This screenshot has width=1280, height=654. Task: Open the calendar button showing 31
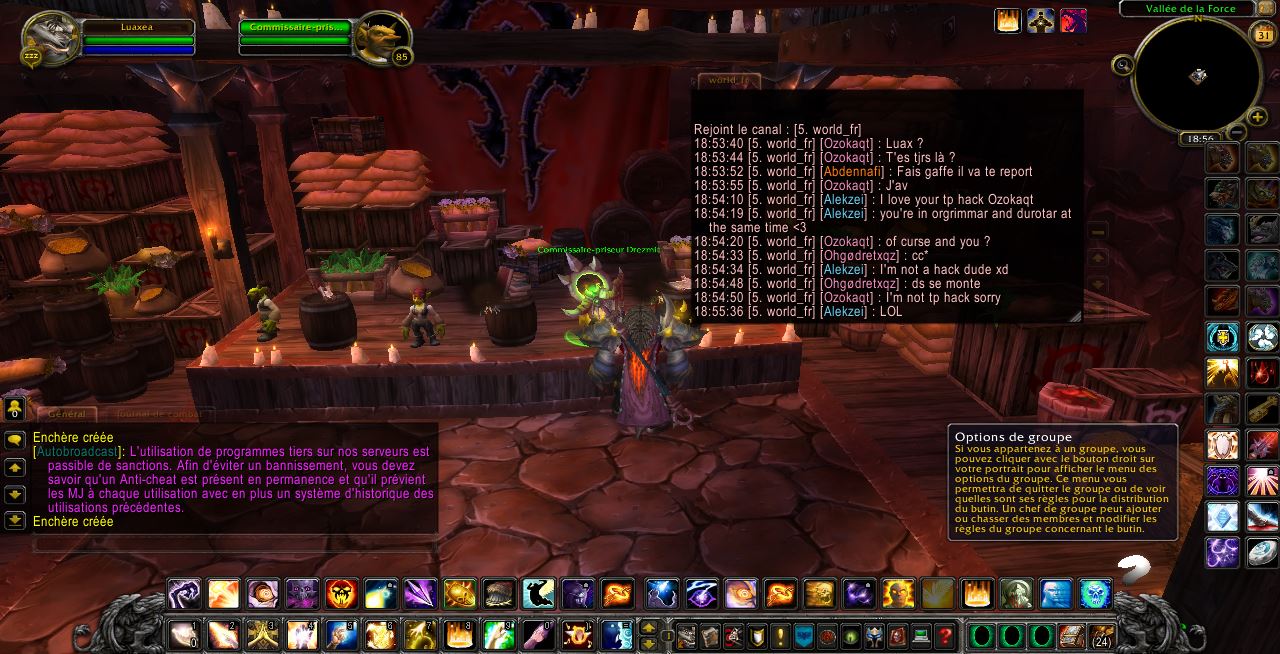[1263, 37]
